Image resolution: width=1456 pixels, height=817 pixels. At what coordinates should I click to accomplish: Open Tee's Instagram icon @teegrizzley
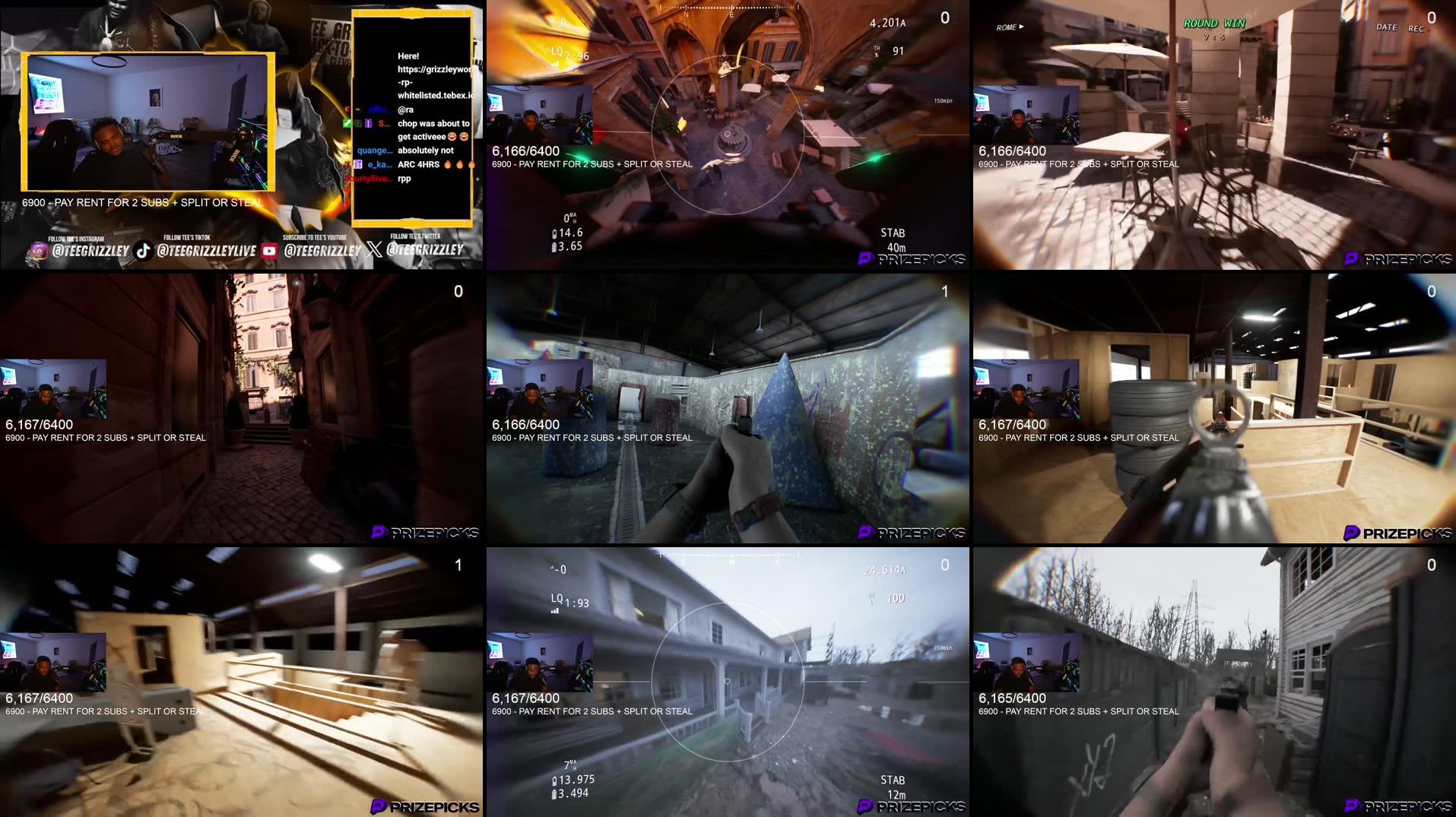40,251
